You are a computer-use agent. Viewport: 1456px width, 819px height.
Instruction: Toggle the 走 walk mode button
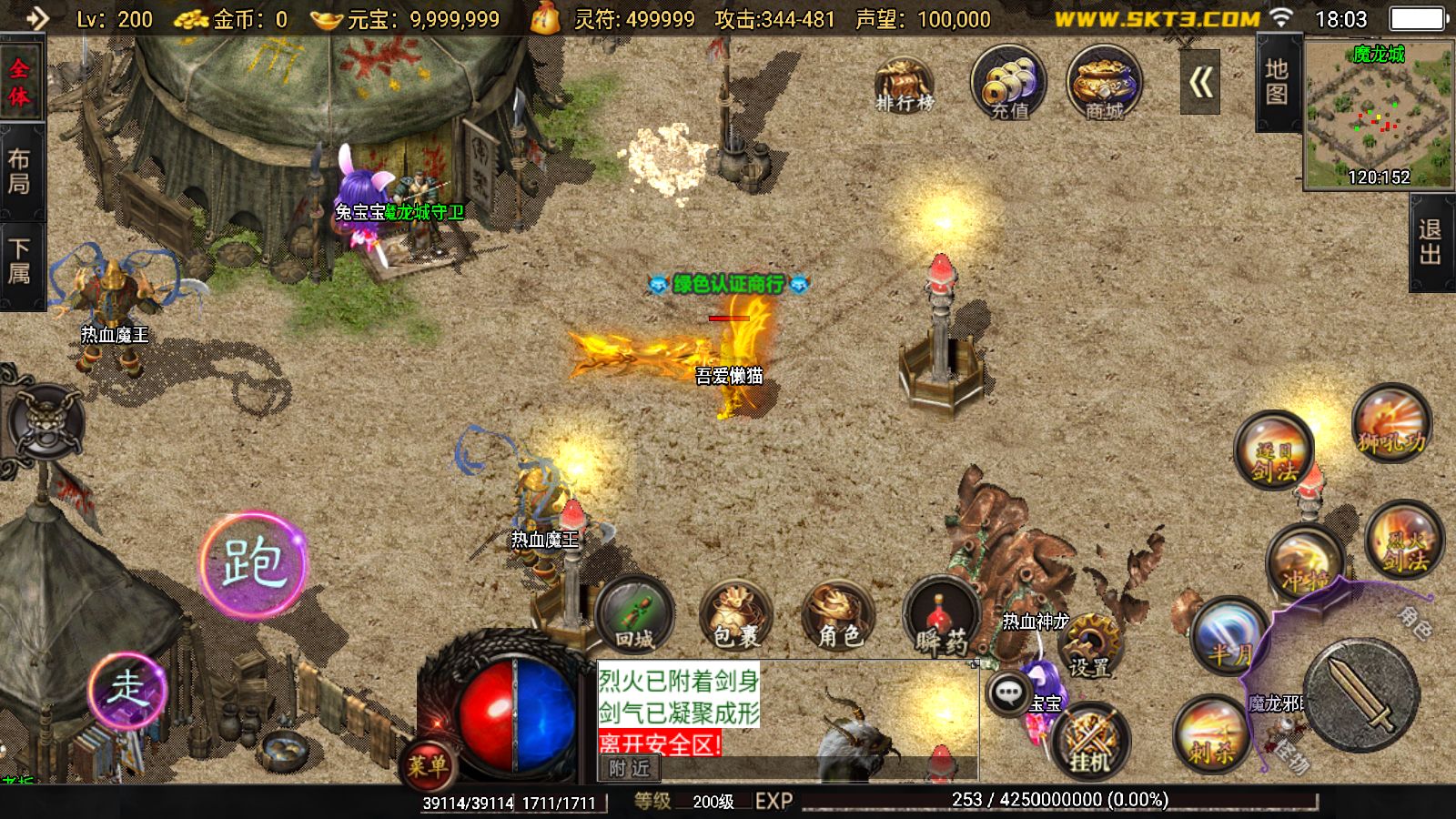tap(127, 689)
